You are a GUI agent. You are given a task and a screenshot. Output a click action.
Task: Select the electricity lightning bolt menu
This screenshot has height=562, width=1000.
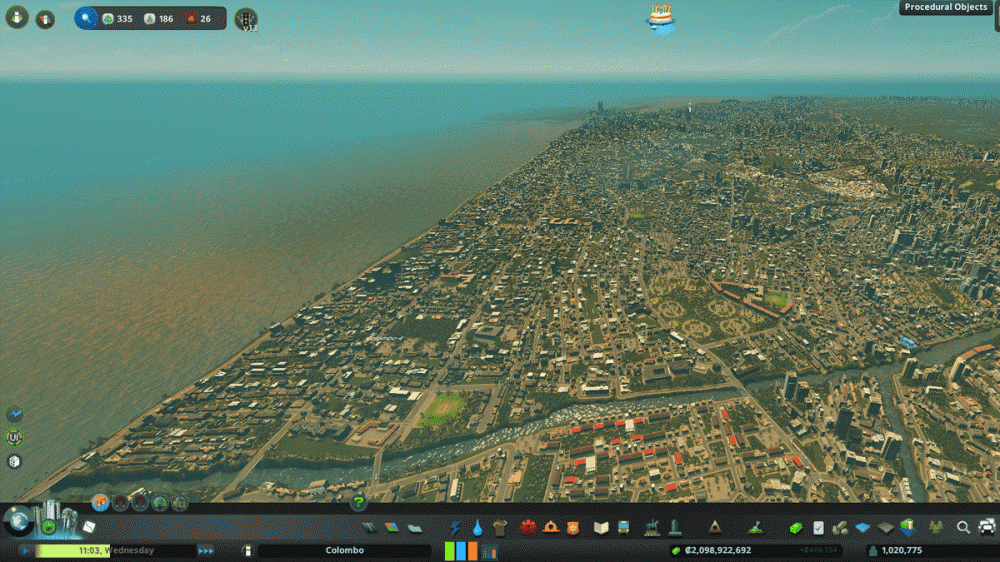point(455,527)
